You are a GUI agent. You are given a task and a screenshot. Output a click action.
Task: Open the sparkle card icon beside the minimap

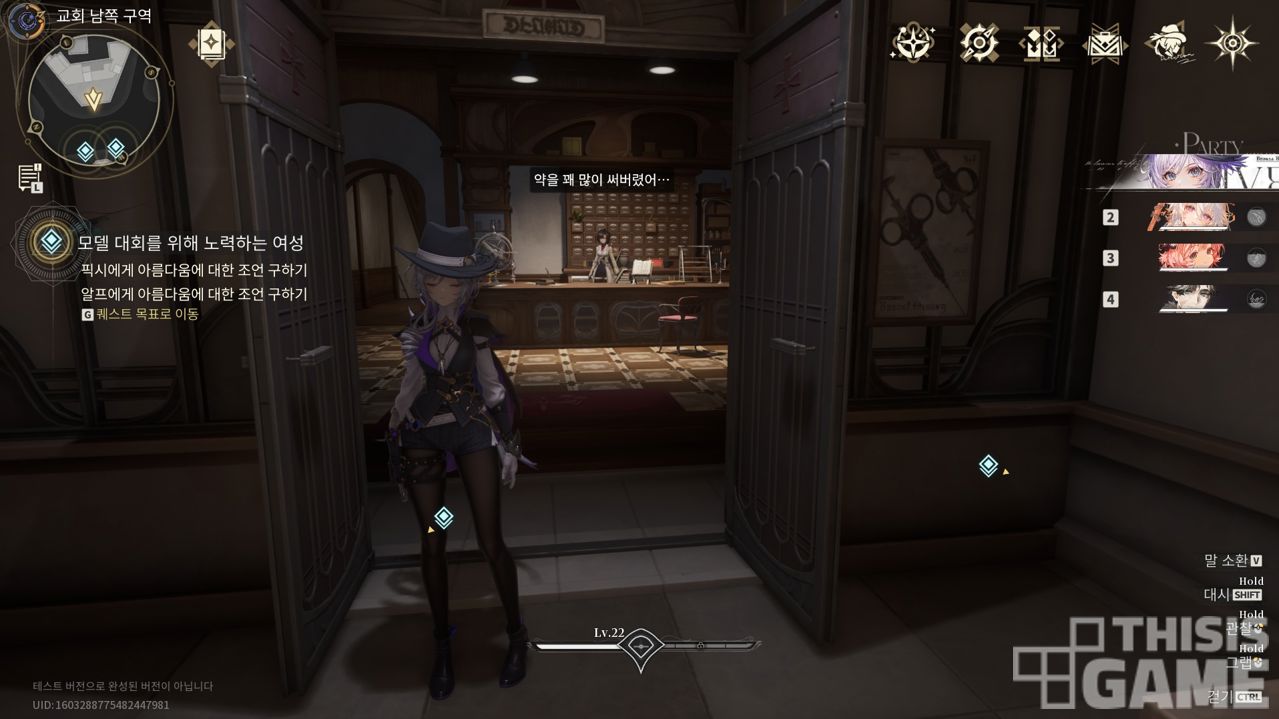(212, 43)
